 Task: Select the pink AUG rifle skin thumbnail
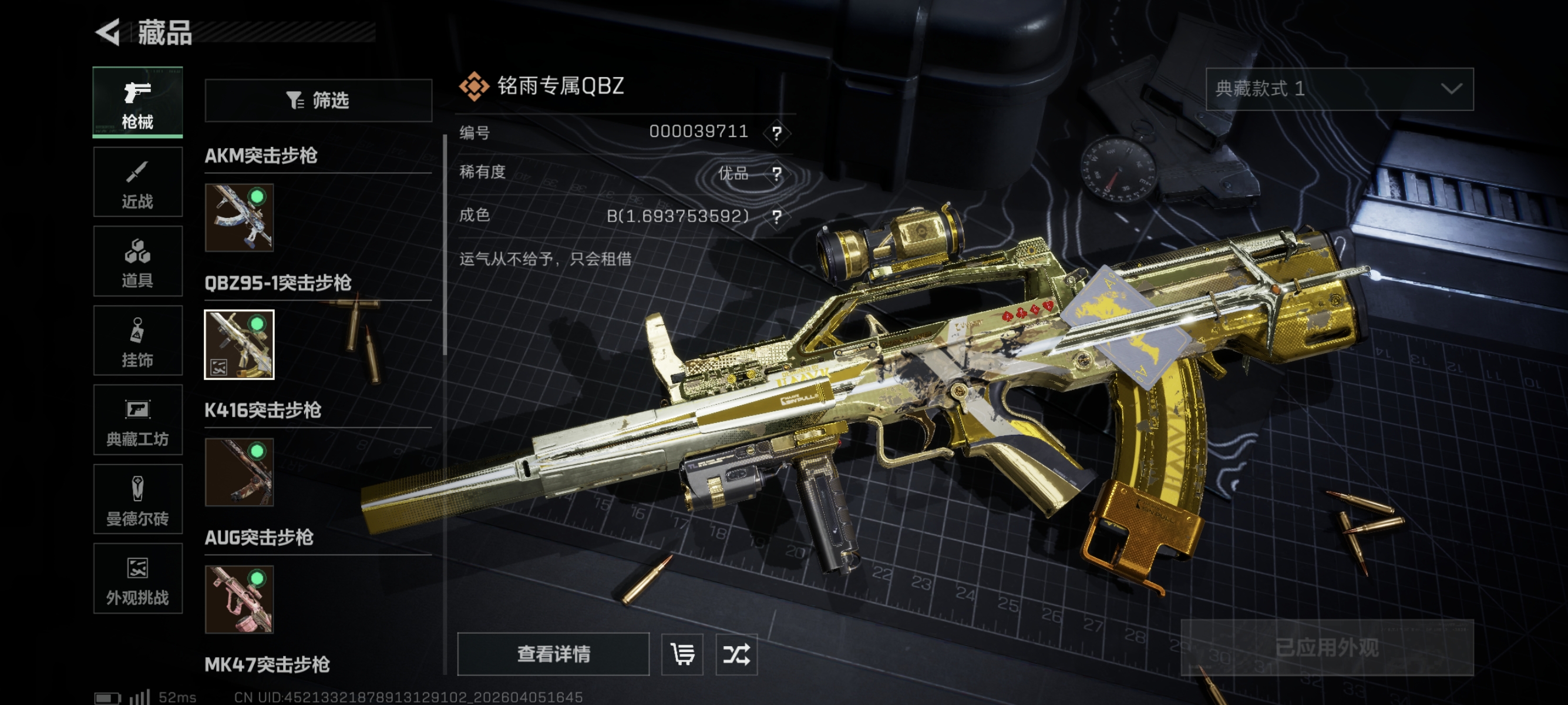239,599
